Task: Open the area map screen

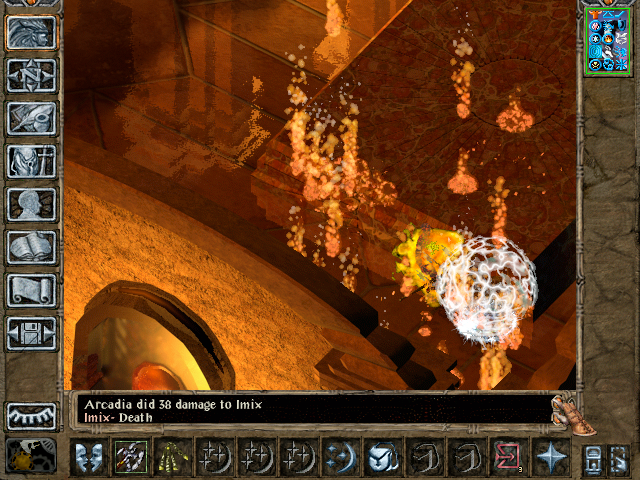Action: (31, 75)
